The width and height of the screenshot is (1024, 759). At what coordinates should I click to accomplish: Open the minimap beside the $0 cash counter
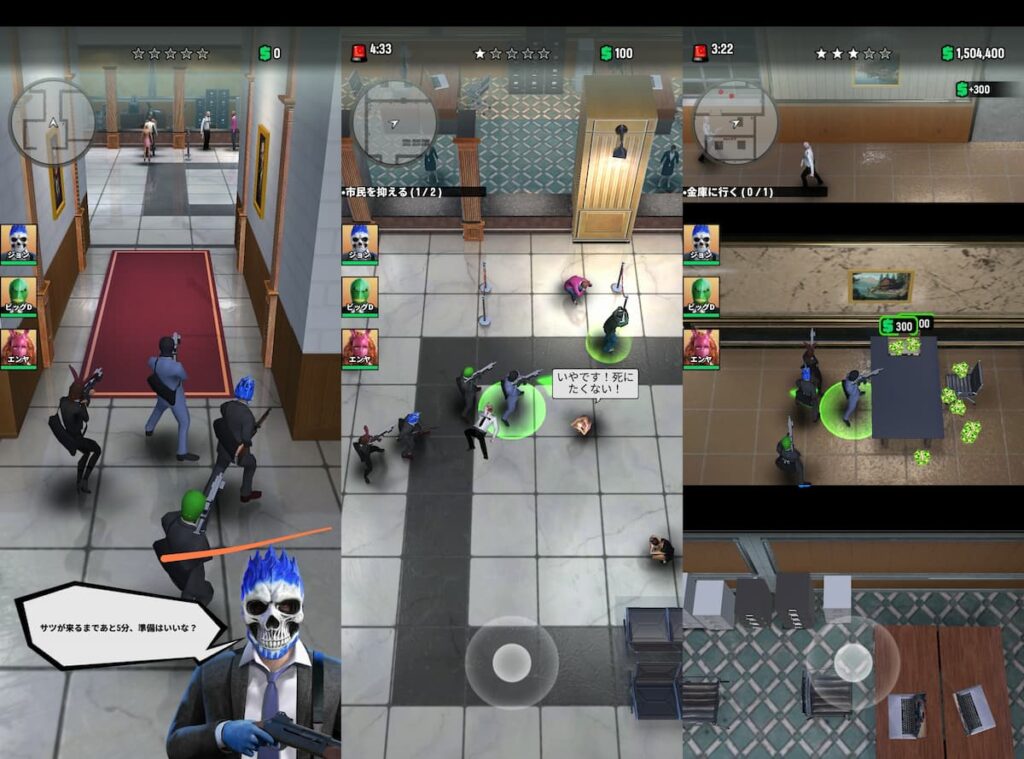(x=52, y=123)
